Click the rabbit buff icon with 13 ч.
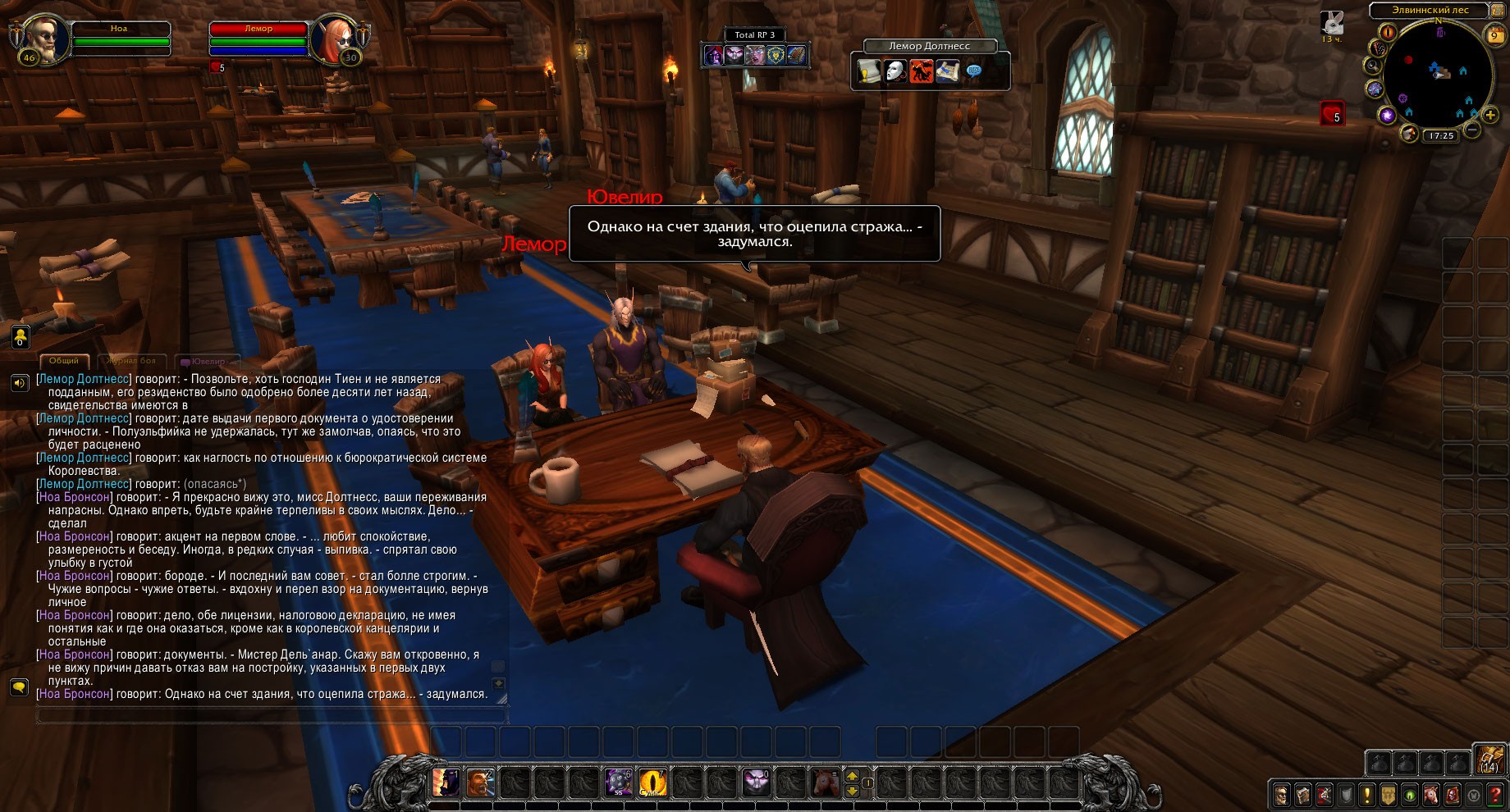The image size is (1510, 812). coord(1331,22)
